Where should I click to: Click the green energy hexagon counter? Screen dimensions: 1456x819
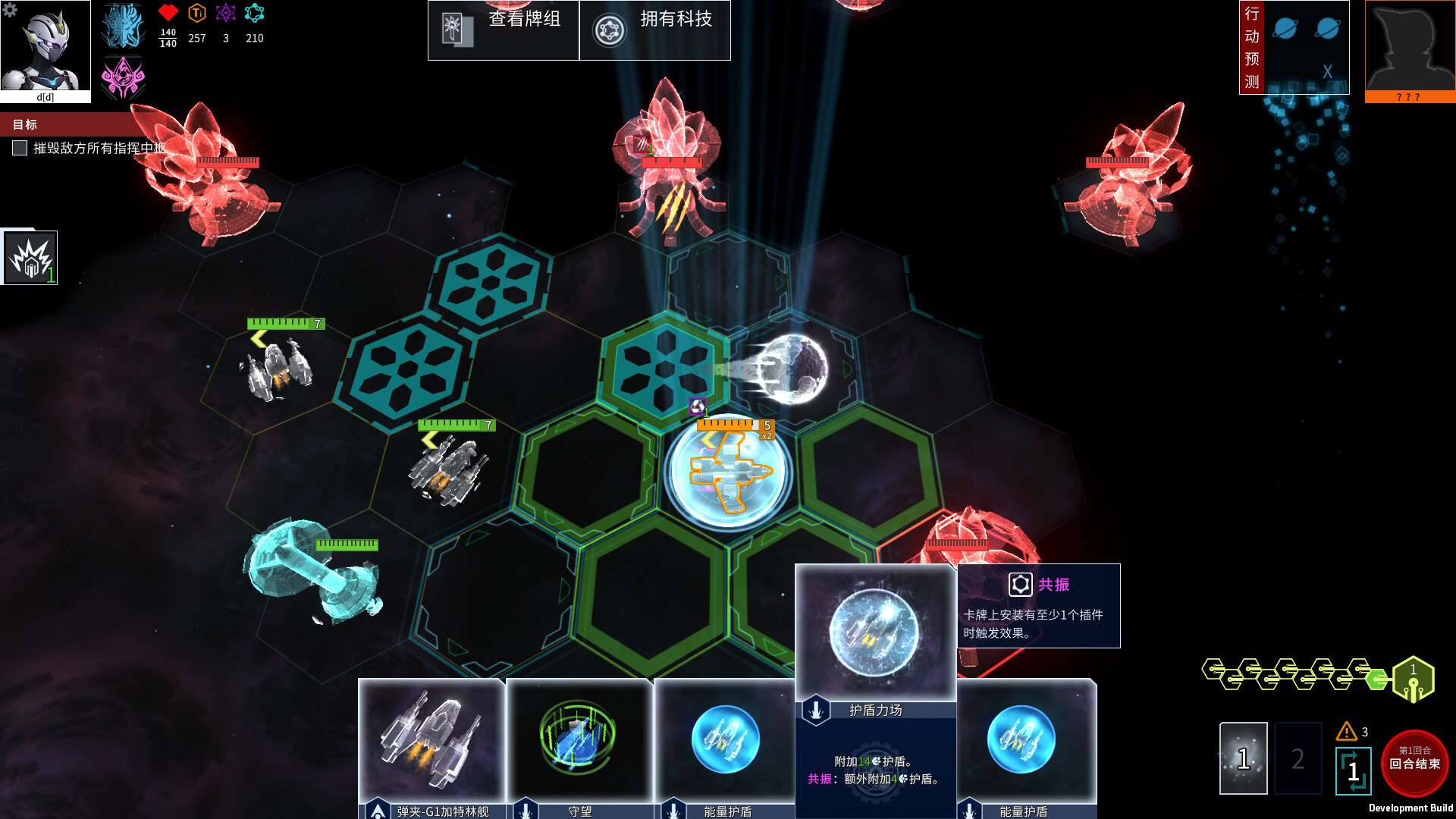(x=1413, y=679)
